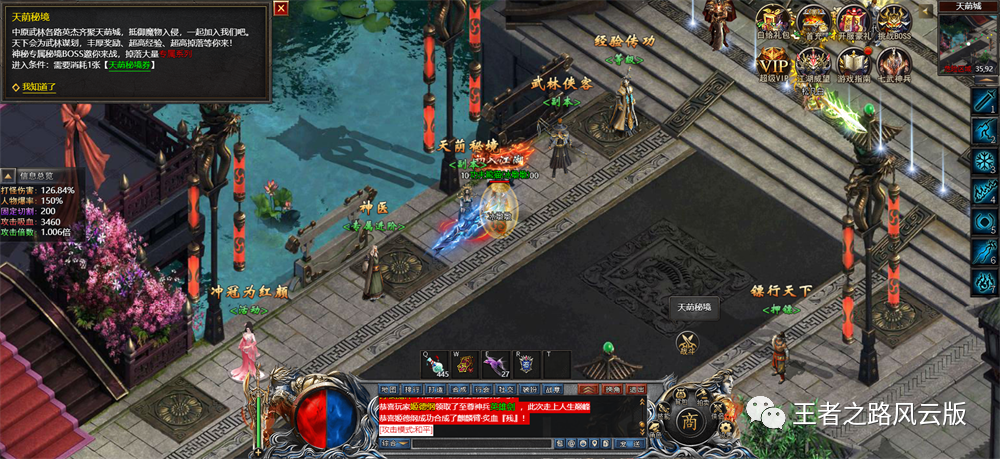Open the 地图 map button

pyautogui.click(x=390, y=389)
